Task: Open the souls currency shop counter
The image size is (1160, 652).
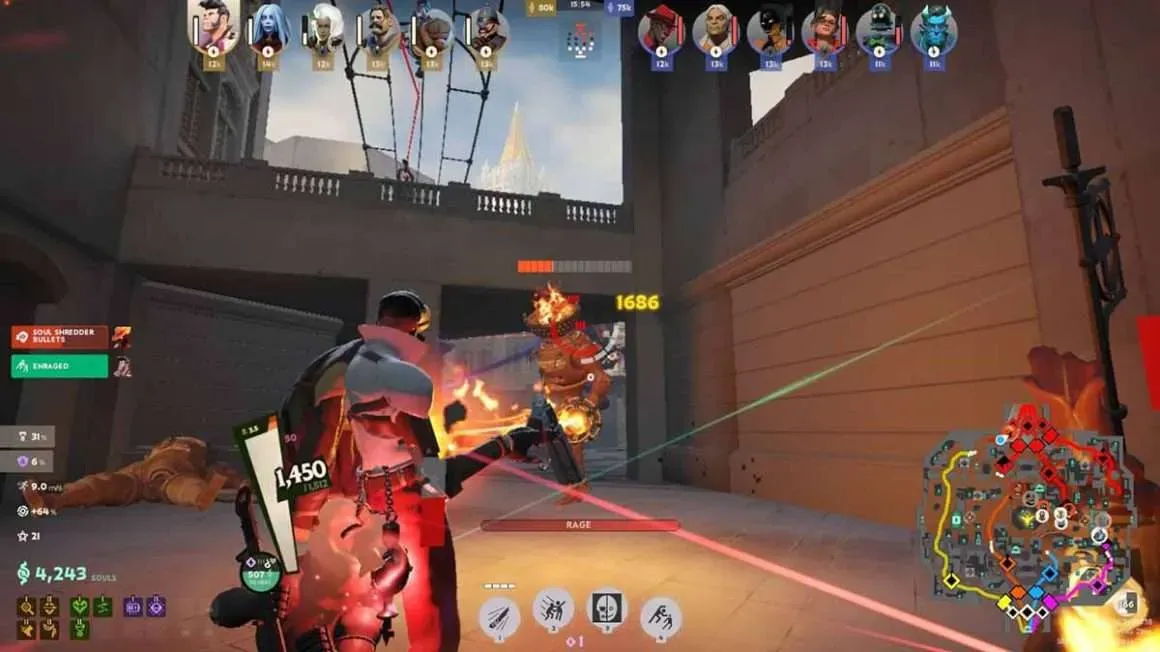Action: (55, 573)
